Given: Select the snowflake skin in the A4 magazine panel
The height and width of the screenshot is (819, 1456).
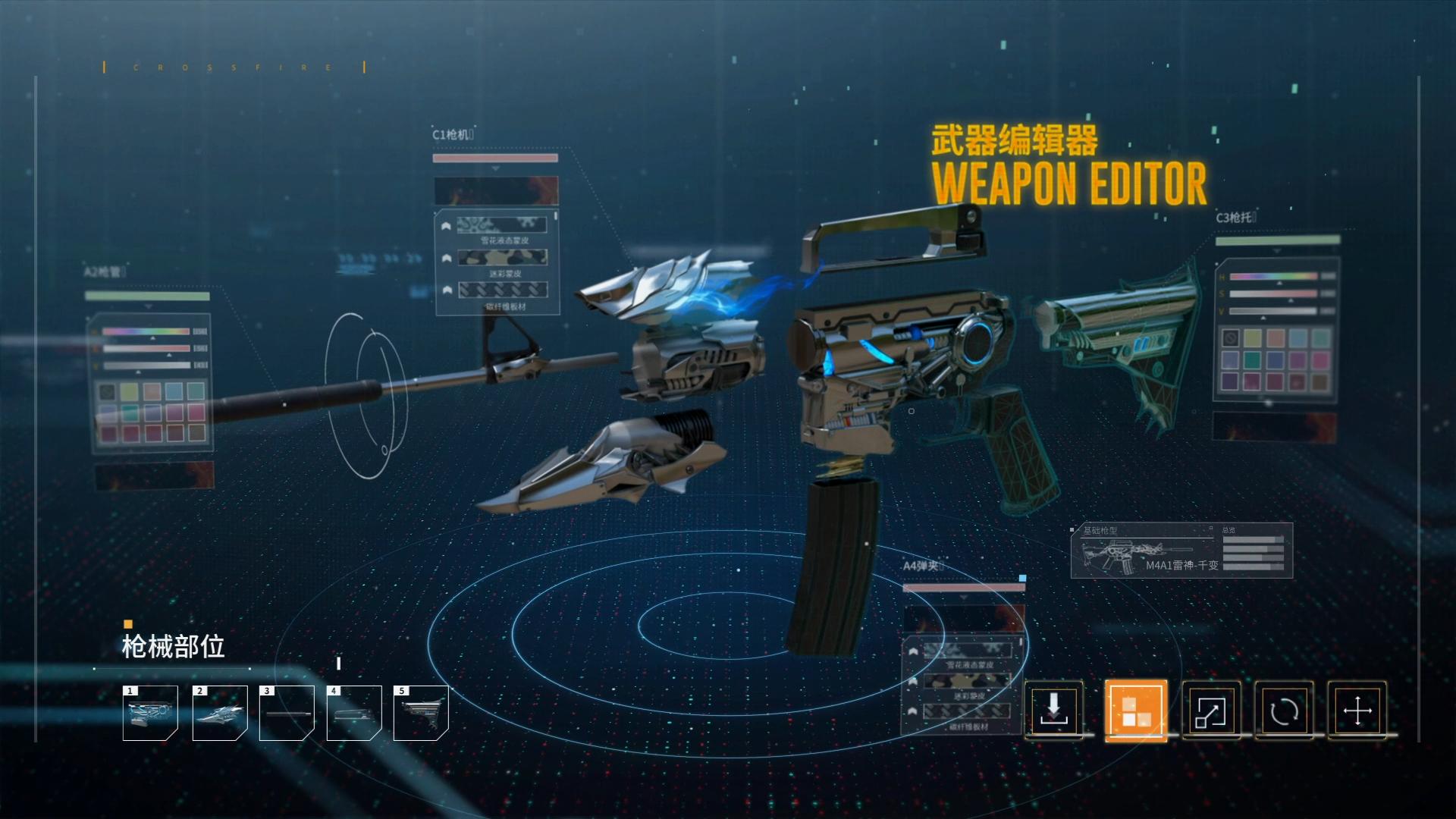Looking at the screenshot, I should (967, 650).
